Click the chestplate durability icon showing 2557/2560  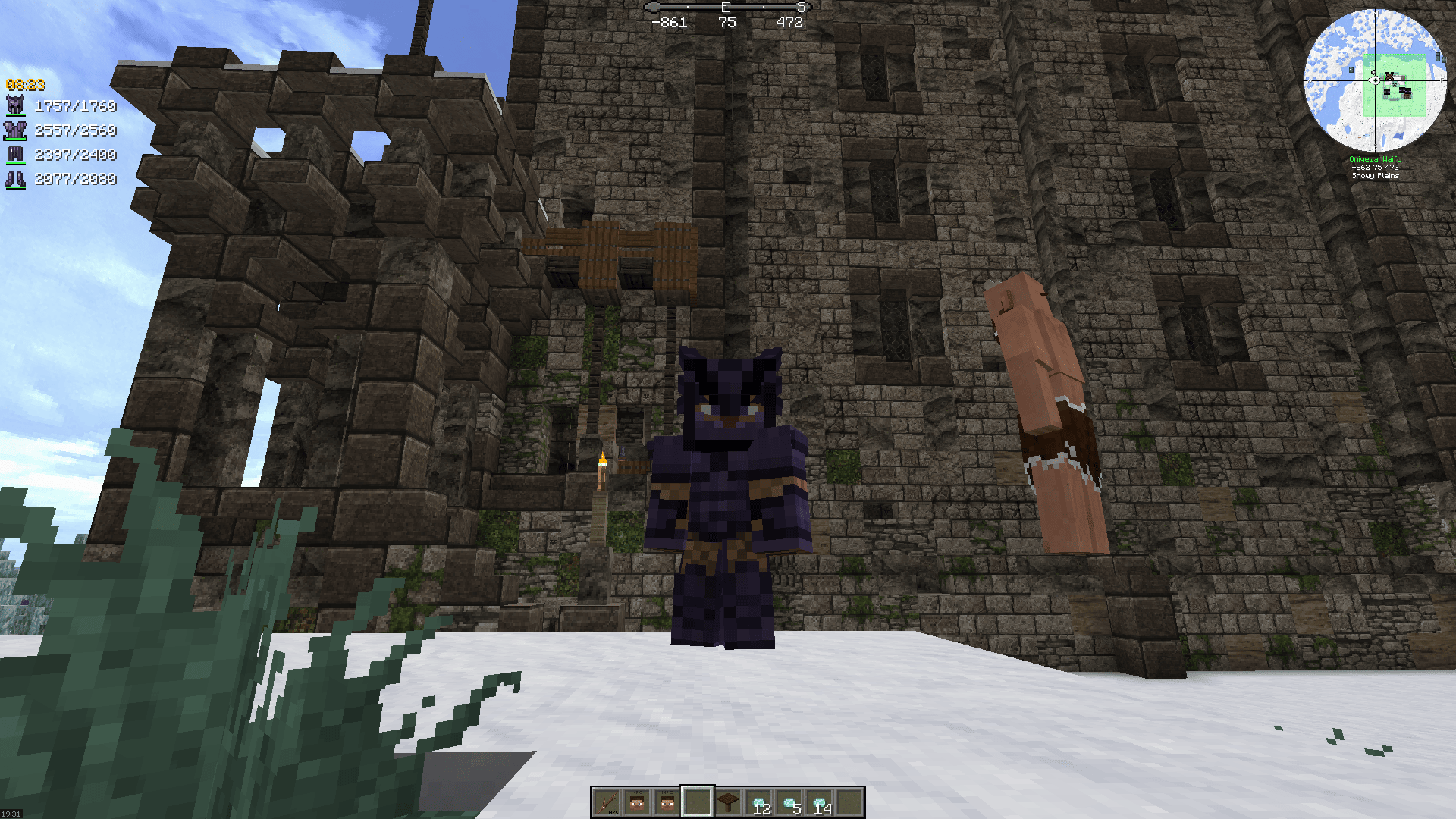point(15,130)
